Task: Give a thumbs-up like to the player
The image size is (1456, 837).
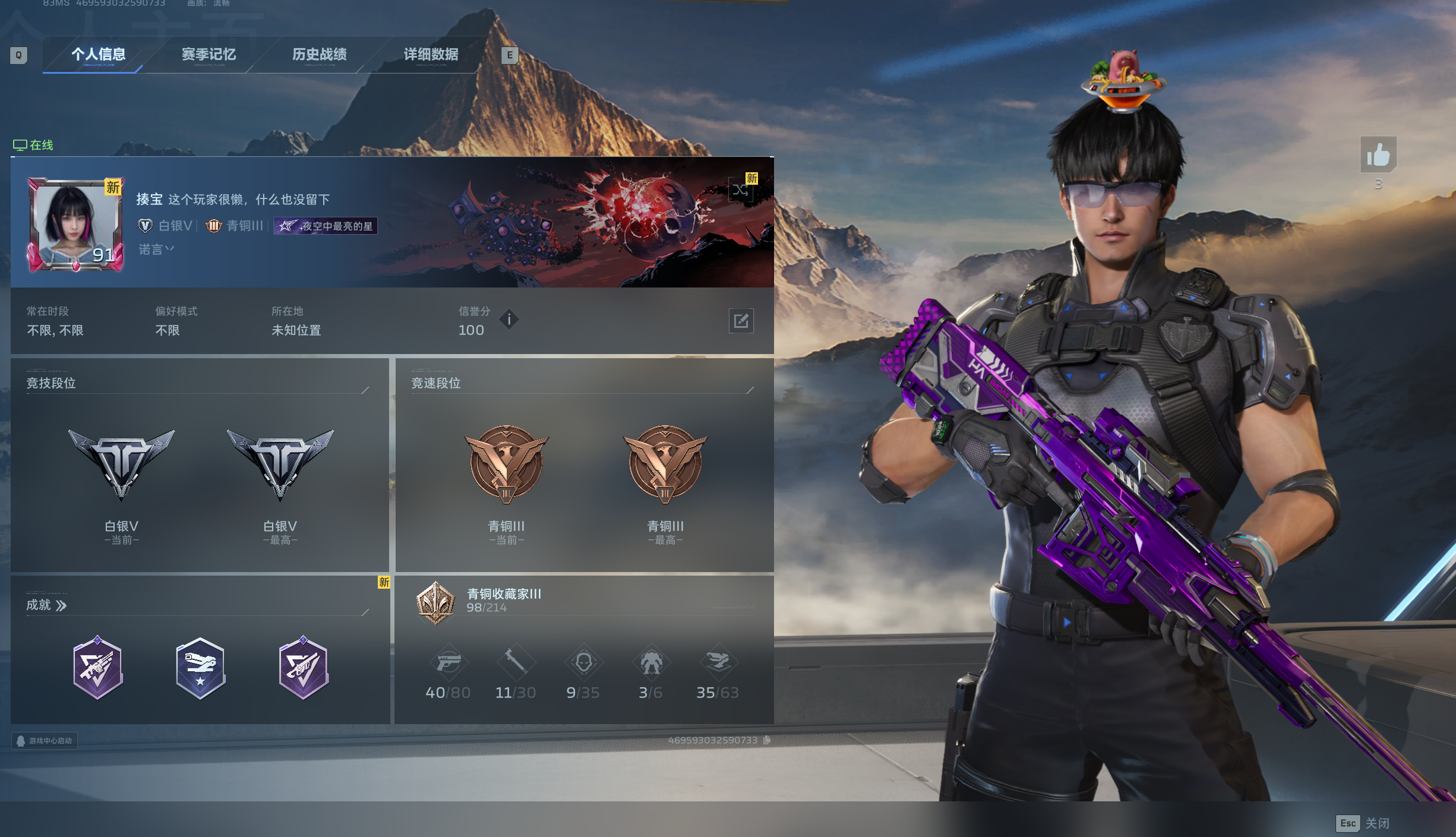Action: pyautogui.click(x=1378, y=155)
